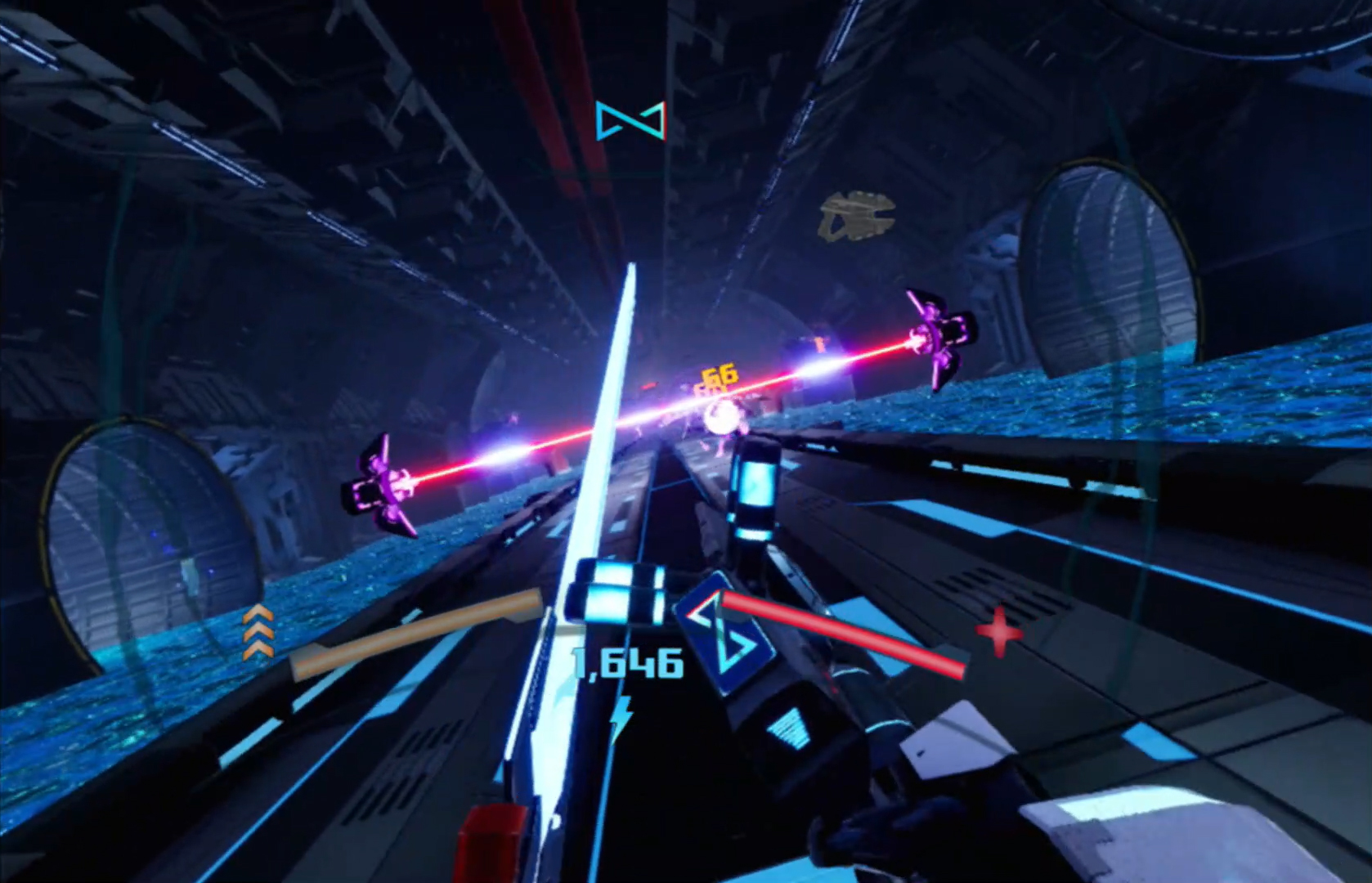Click the bright energy orb in the tunnel center
1372x883 pixels.
coord(723,419)
